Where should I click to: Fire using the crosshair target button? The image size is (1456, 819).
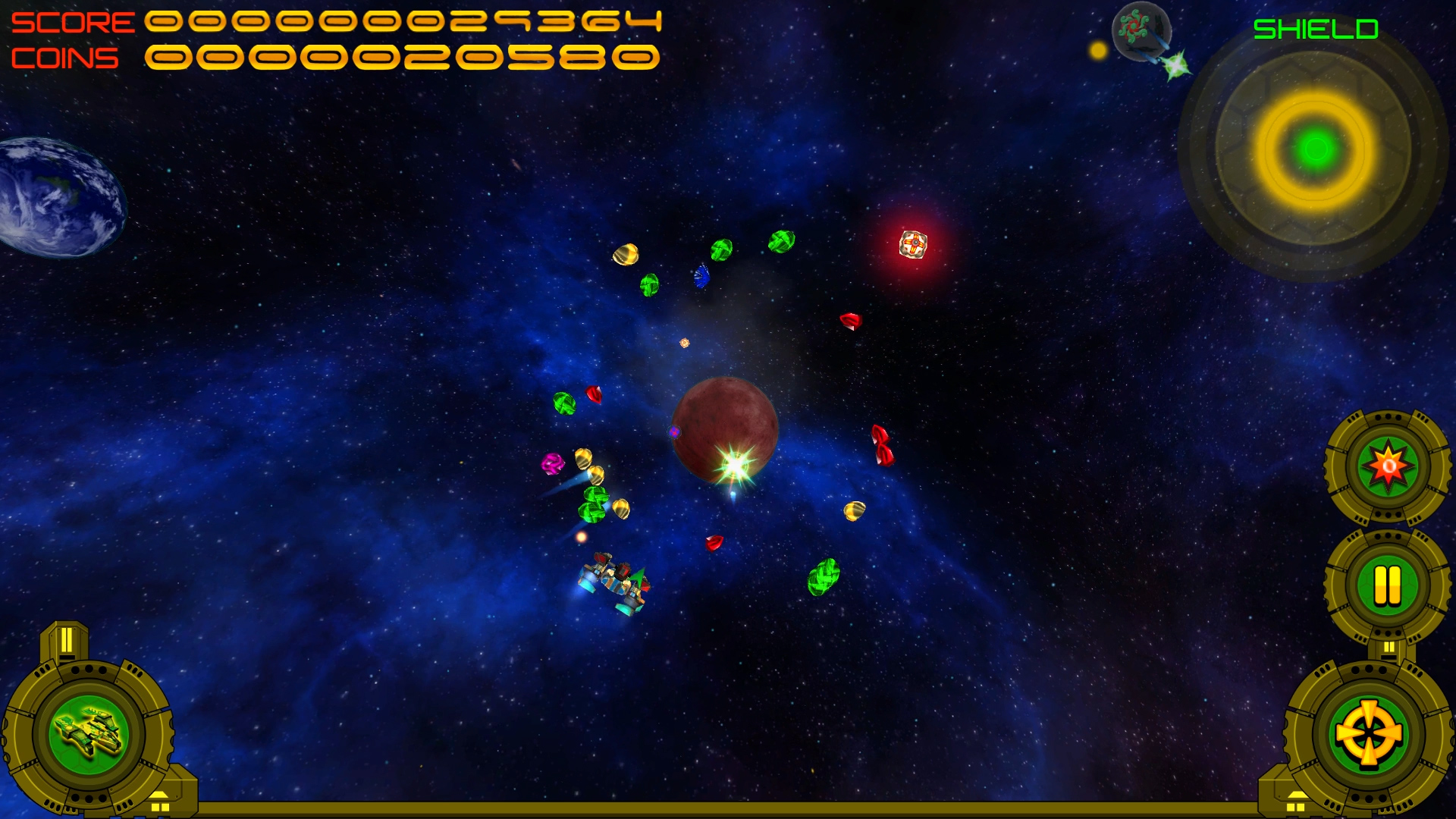tap(1368, 734)
